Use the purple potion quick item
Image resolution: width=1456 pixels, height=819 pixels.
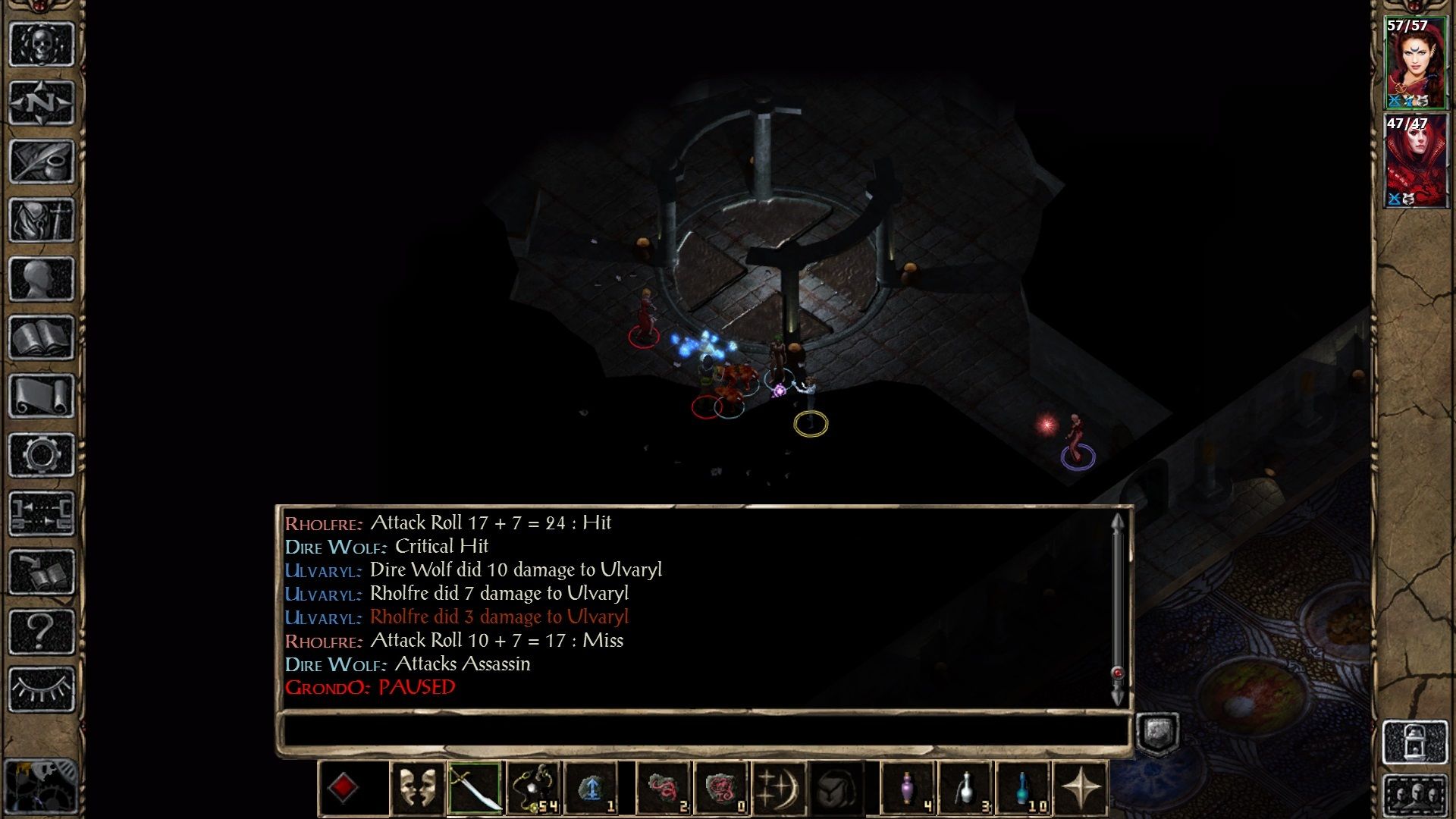(907, 789)
